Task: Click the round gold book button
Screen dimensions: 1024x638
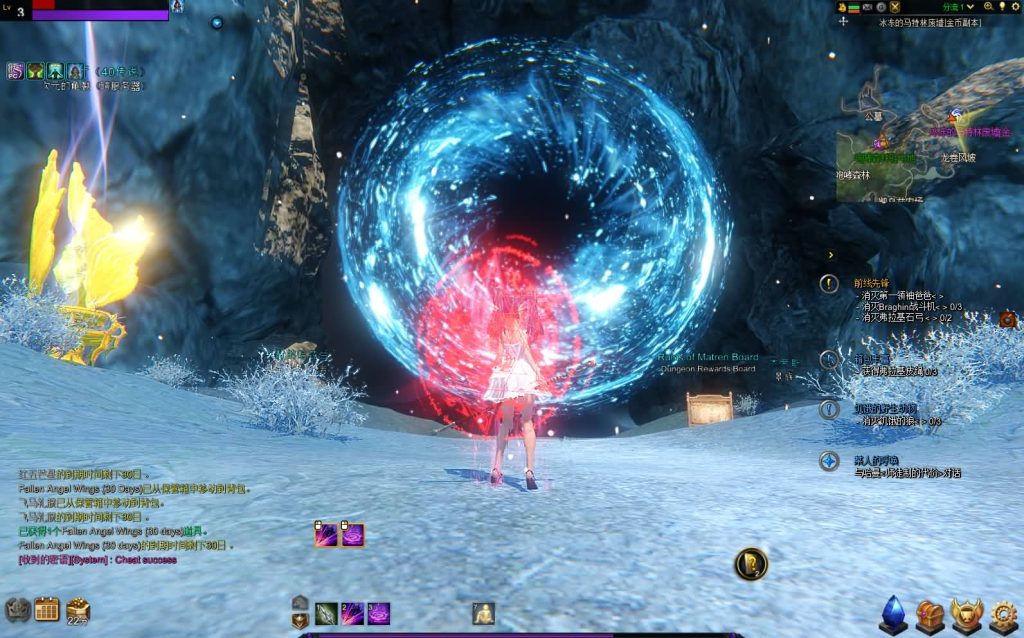Action: (750, 565)
